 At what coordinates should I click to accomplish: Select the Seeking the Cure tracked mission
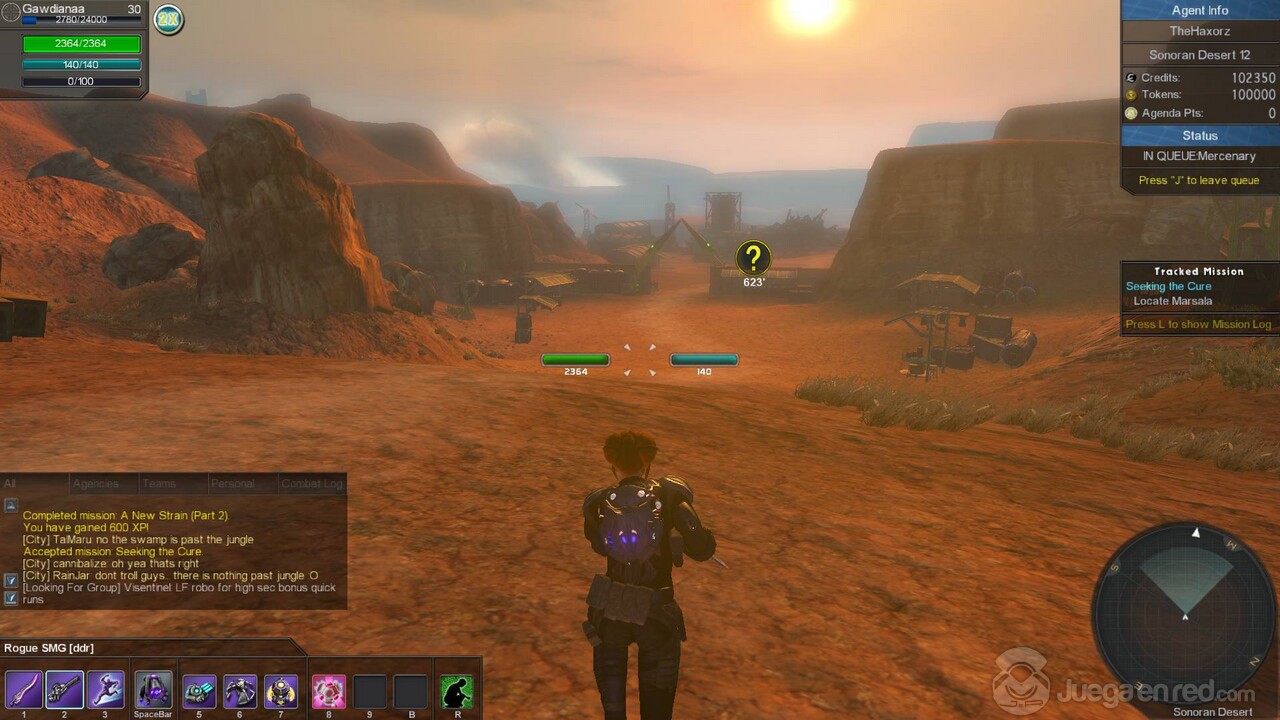tap(1168, 286)
